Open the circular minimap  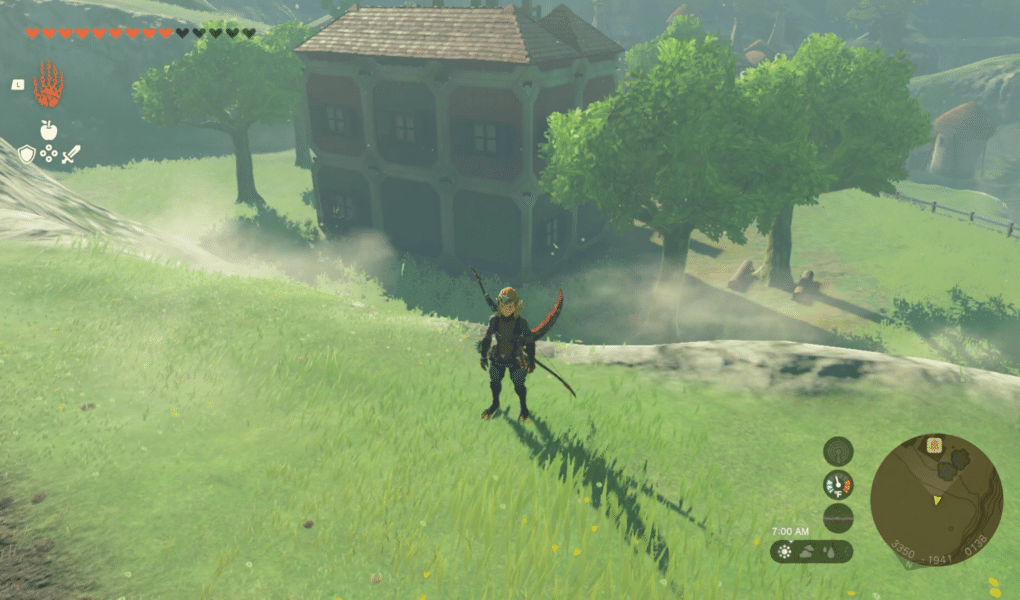(936, 500)
